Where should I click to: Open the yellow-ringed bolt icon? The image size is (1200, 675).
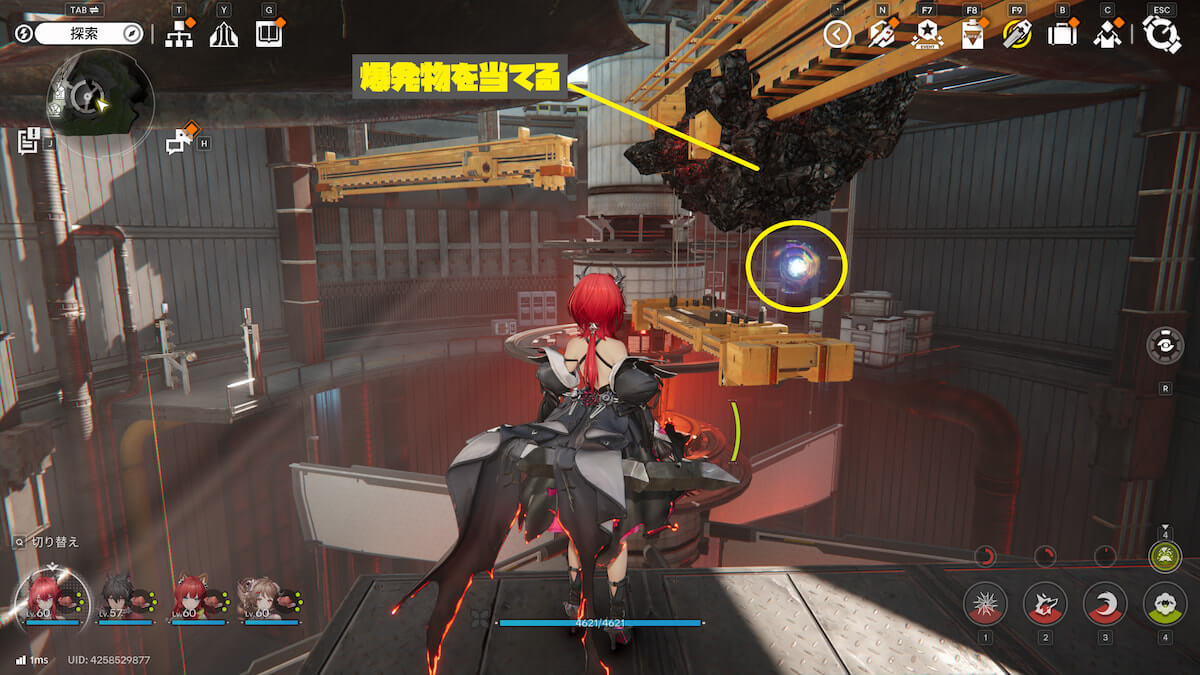click(x=1017, y=35)
